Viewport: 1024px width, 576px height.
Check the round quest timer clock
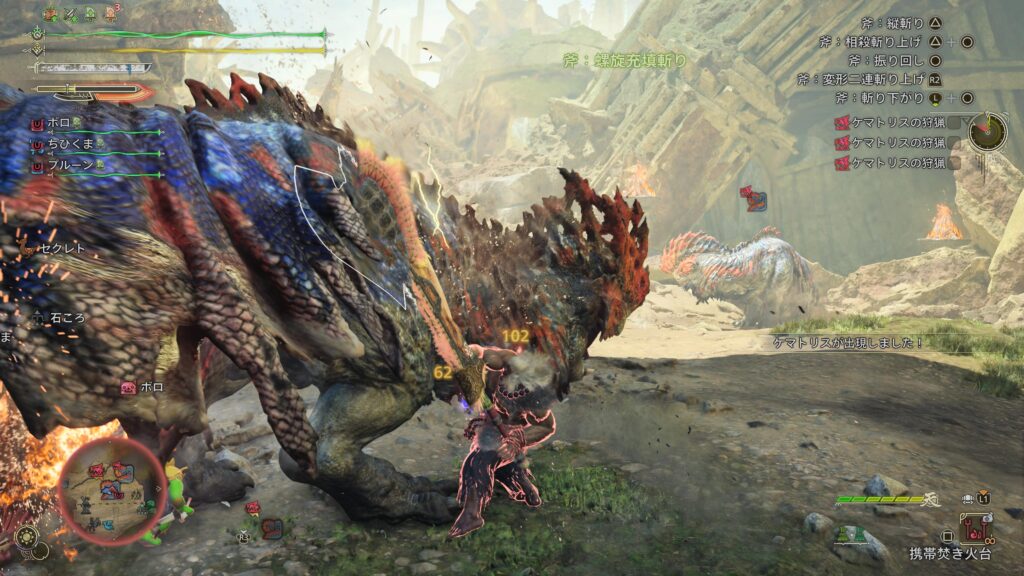pos(987,131)
